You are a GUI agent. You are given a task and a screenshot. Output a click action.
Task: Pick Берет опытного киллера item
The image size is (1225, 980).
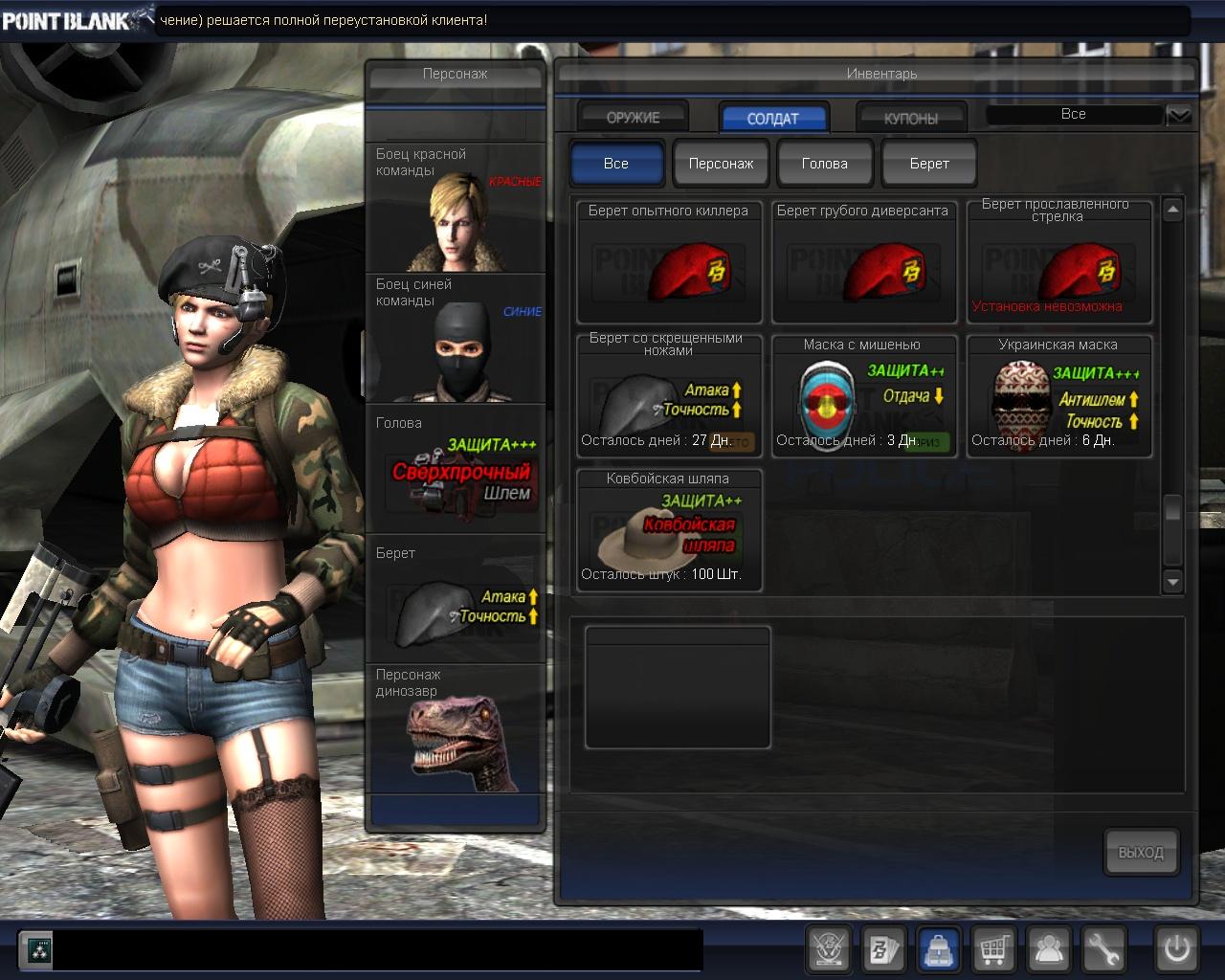pyautogui.click(x=669, y=261)
